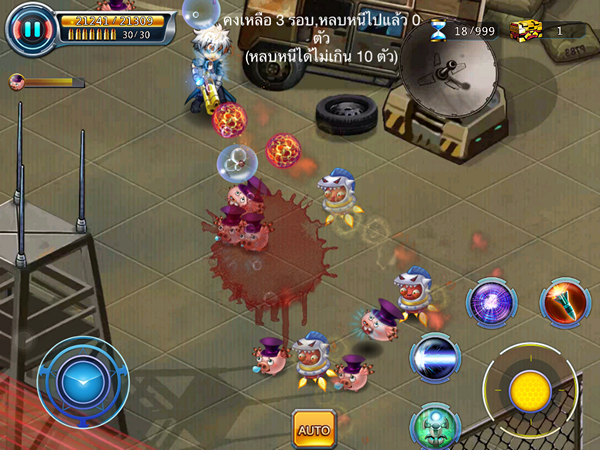
Task: Pause the game with the pause button
Action: click(32, 29)
